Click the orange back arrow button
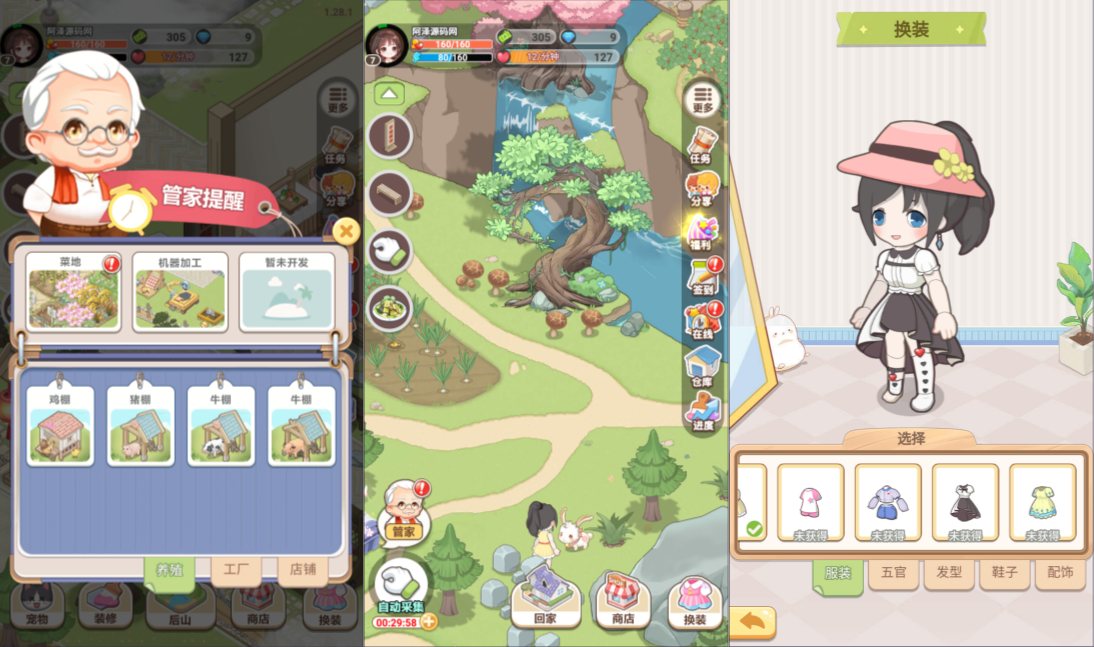Screen dimensions: 1094x647 pos(753,622)
